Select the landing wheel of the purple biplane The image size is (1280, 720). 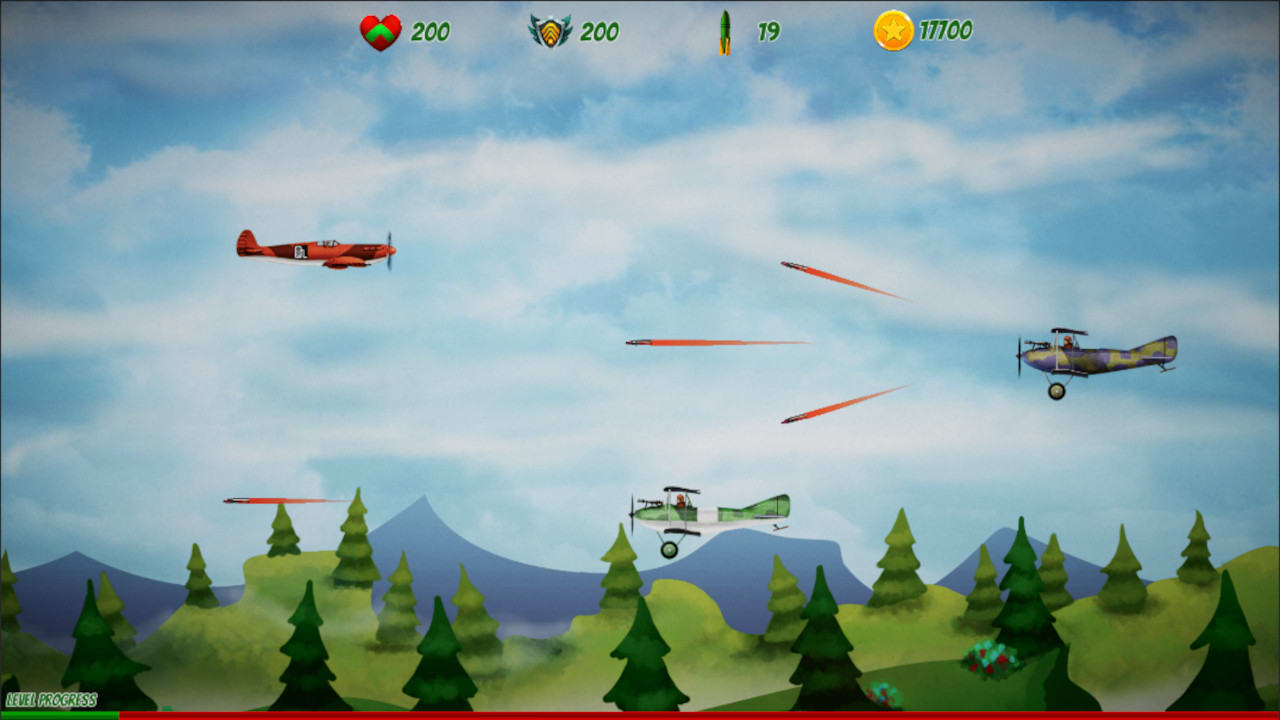coord(1059,390)
